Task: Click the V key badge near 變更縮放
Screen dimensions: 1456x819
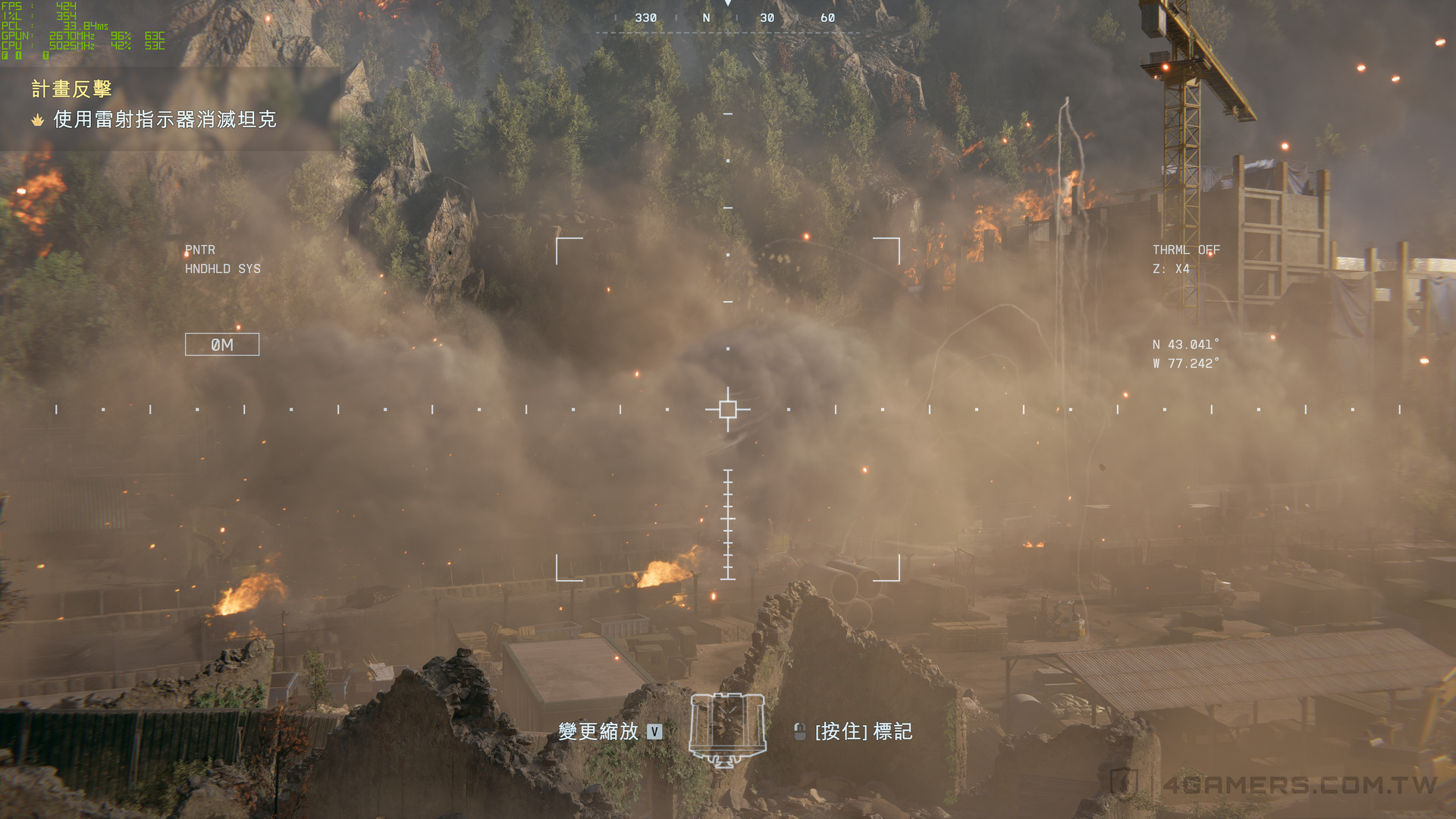Action: (x=652, y=733)
